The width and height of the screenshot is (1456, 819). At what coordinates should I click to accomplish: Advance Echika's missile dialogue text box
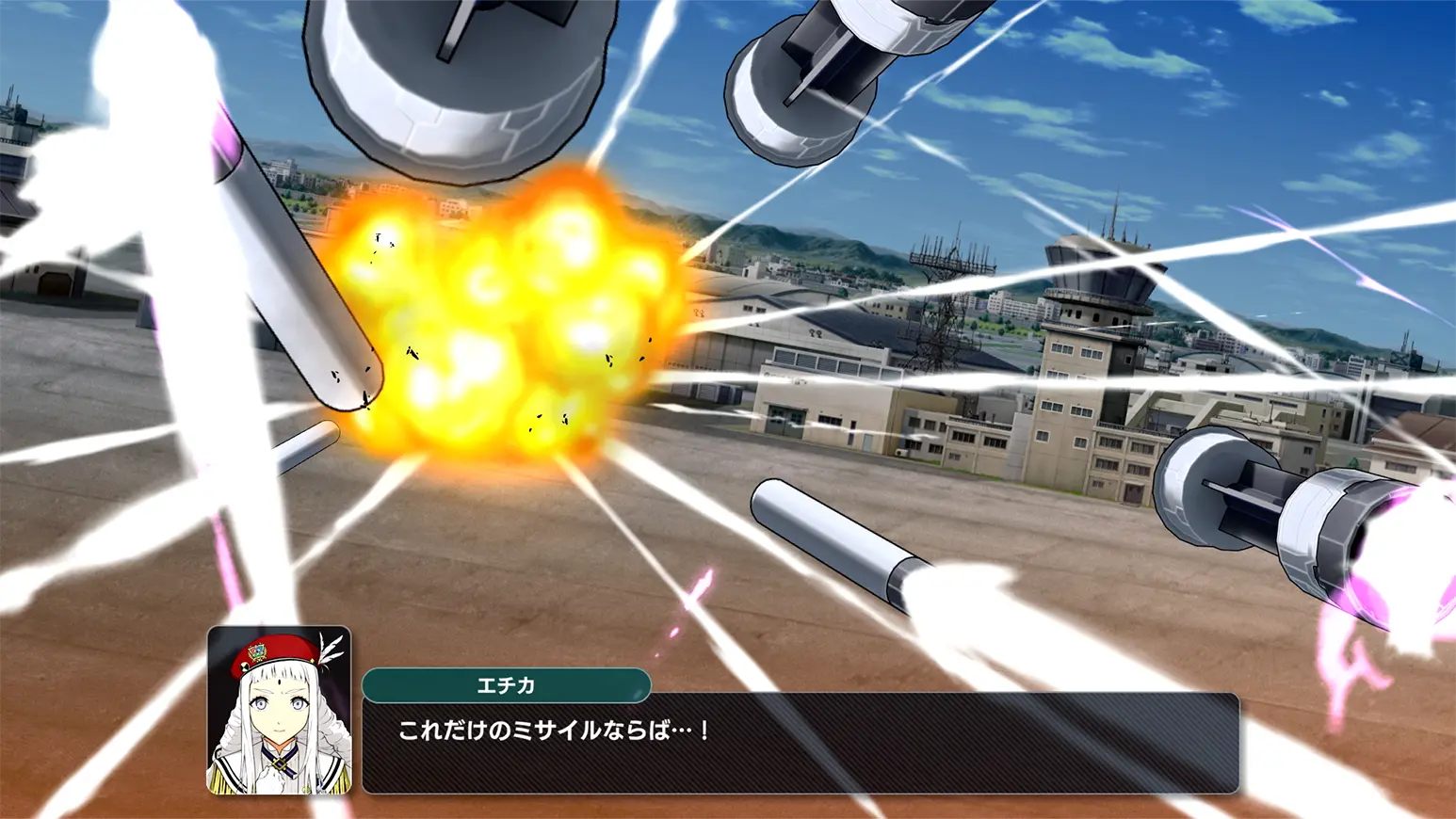click(801, 744)
